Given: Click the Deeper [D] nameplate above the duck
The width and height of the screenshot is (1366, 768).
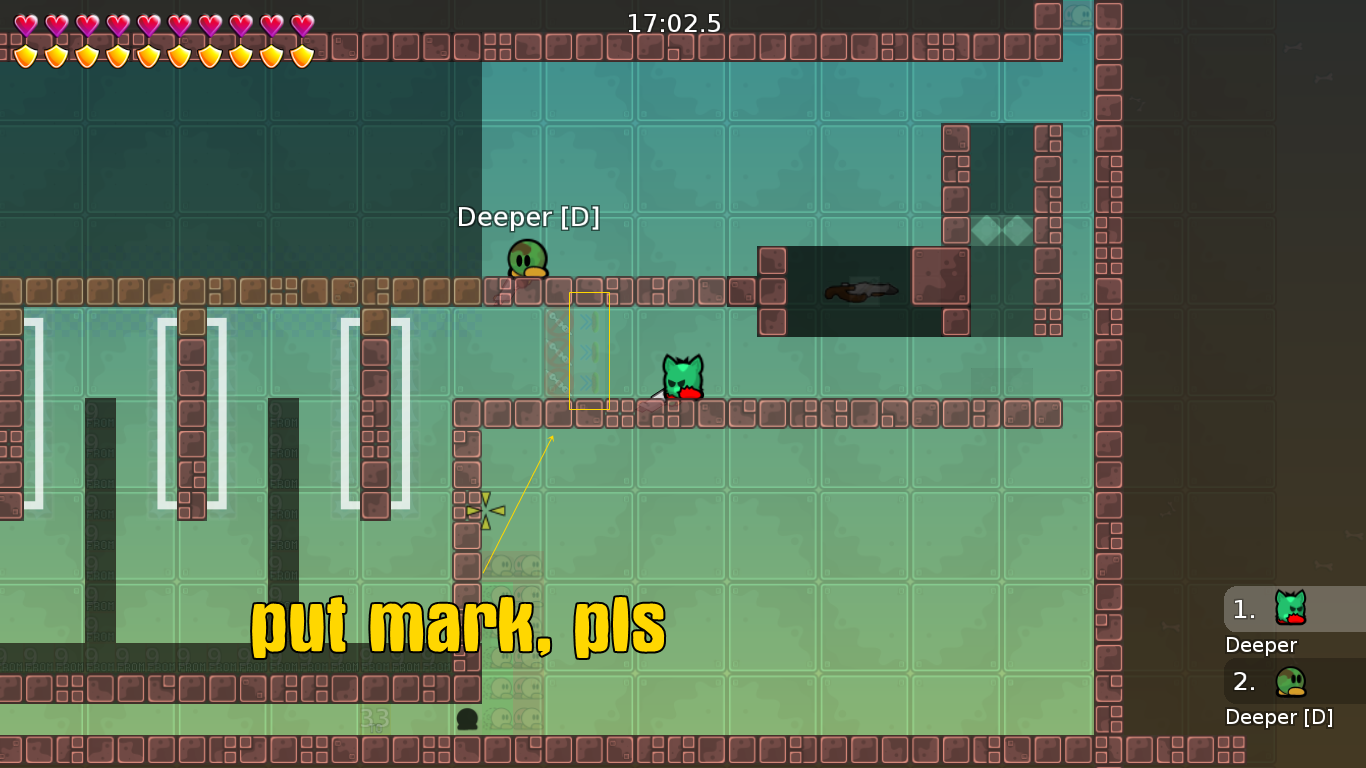Looking at the screenshot, I should tap(528, 217).
